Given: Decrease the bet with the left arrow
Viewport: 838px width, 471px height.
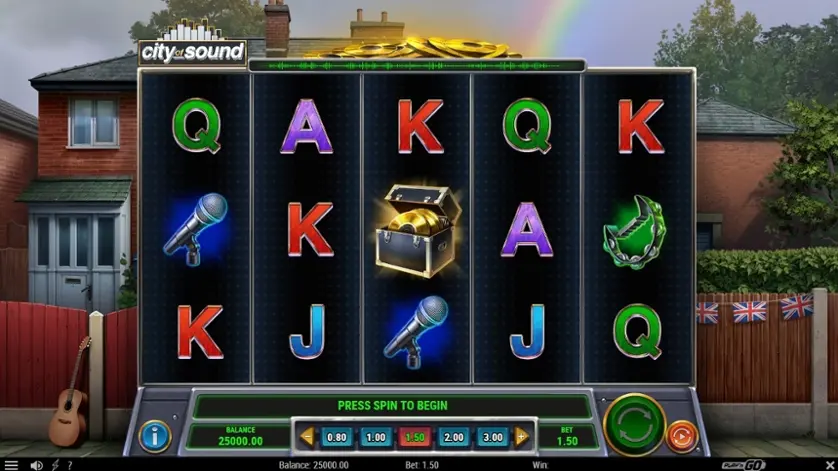Looking at the screenshot, I should (x=307, y=437).
